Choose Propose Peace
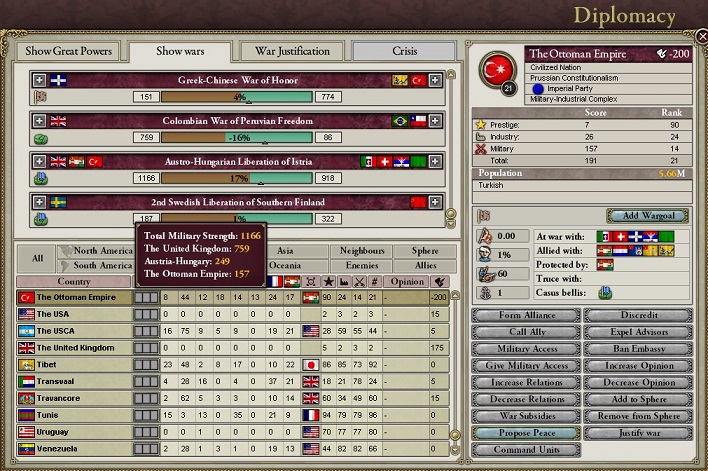 pyautogui.click(x=526, y=434)
